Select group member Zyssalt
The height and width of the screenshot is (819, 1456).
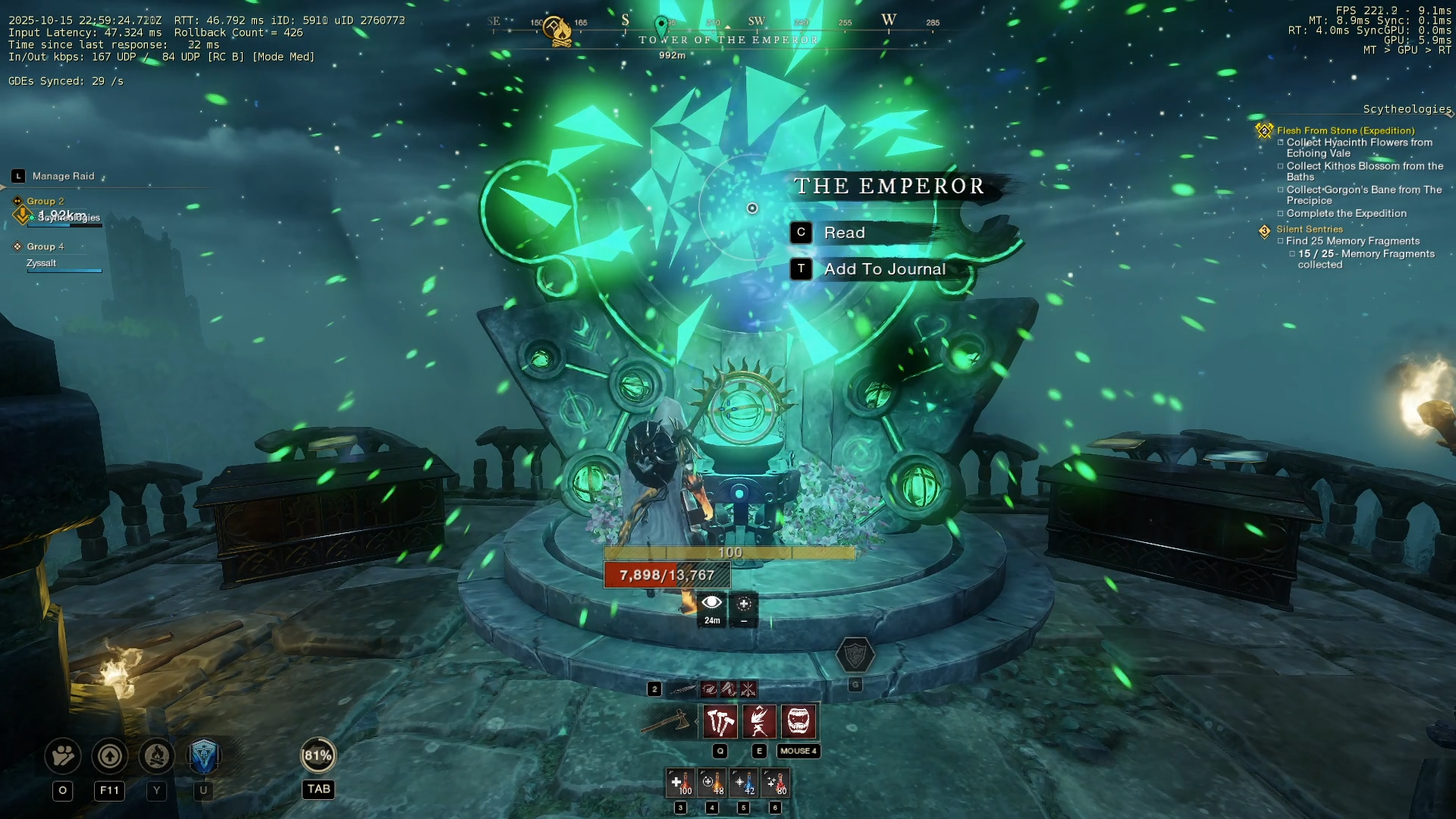point(42,263)
